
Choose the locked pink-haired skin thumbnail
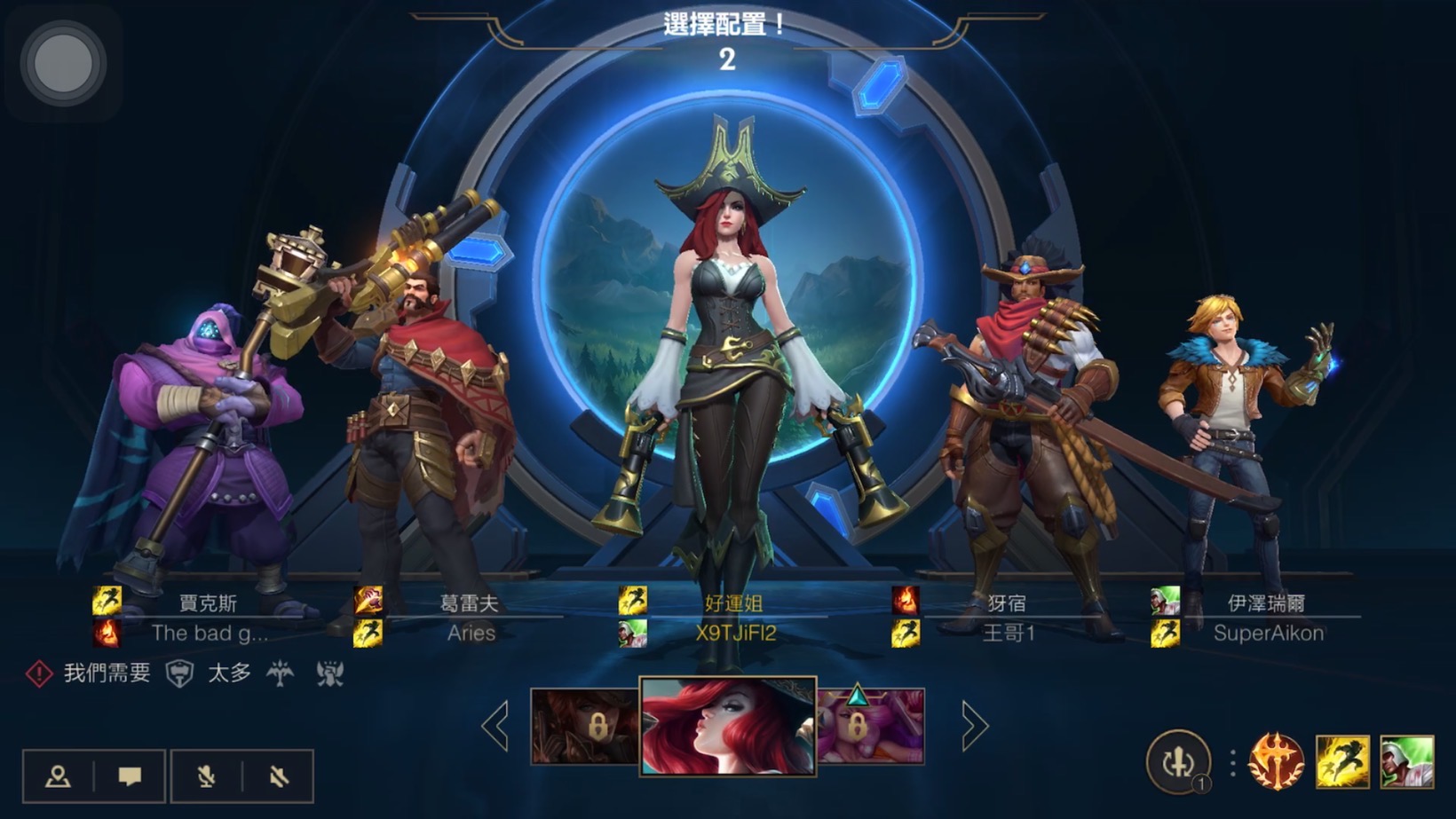pos(871,726)
